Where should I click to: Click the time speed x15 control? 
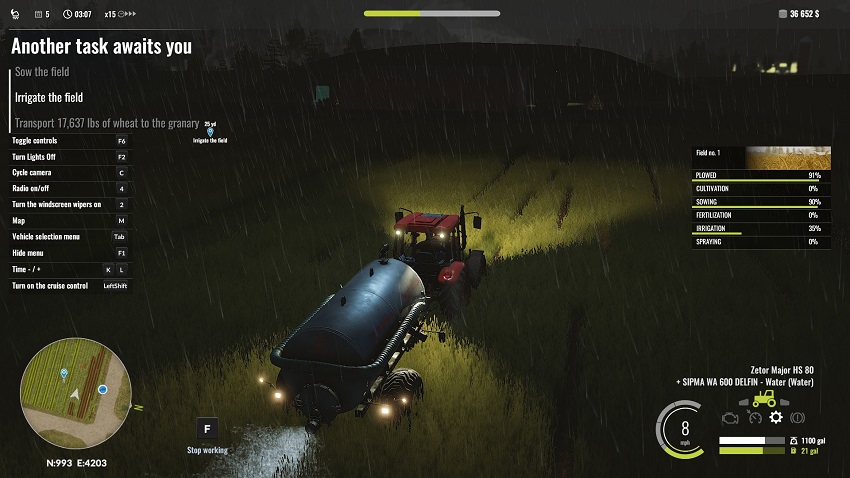click(x=110, y=15)
